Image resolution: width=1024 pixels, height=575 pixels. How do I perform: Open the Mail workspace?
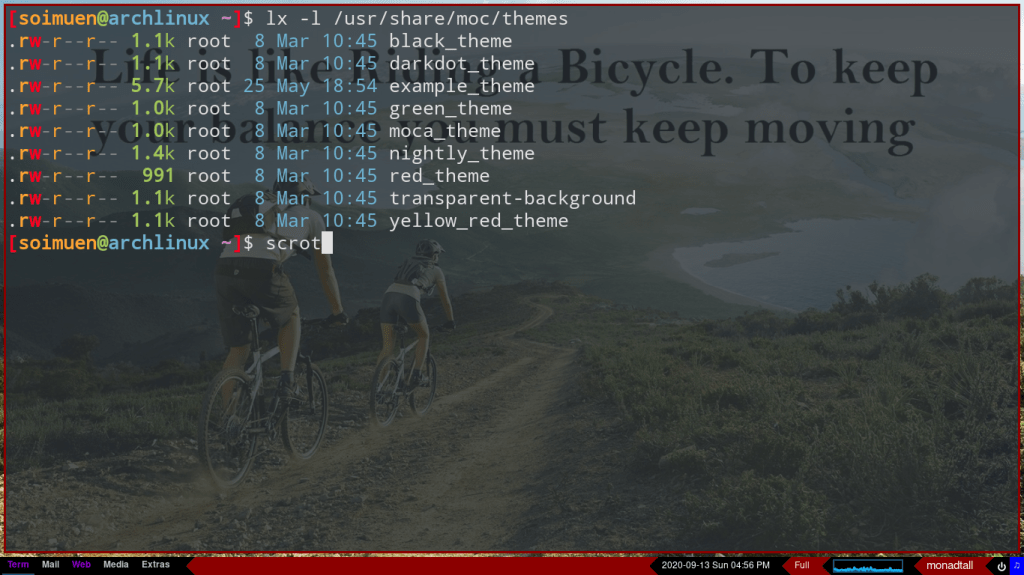51,565
